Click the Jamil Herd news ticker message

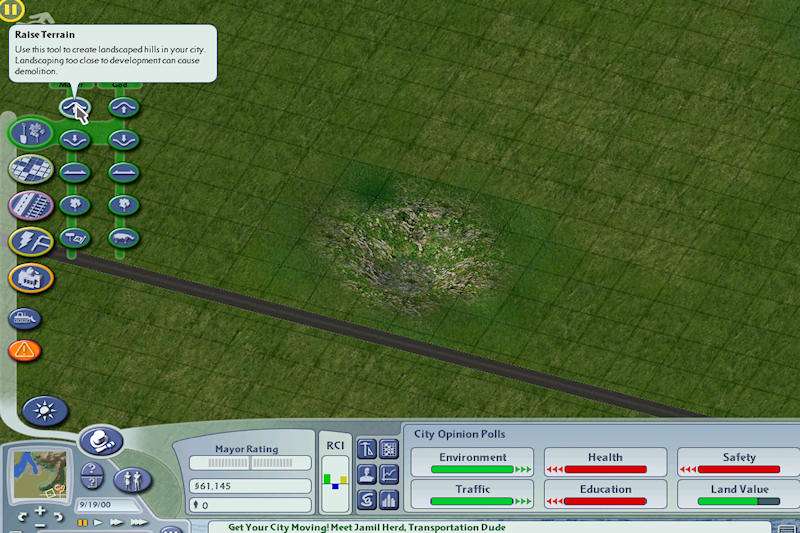pyautogui.click(x=366, y=527)
